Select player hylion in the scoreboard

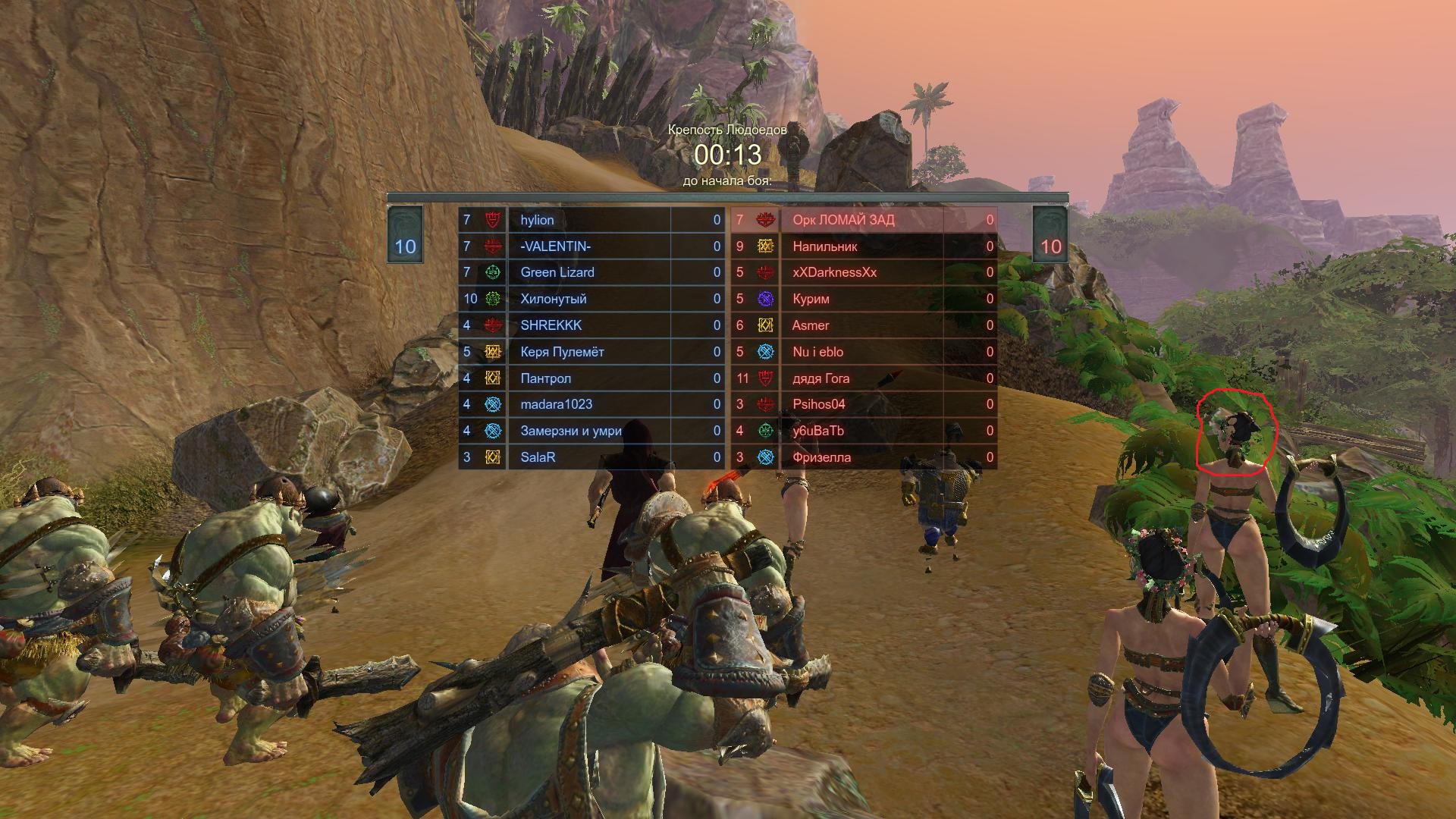tap(537, 220)
